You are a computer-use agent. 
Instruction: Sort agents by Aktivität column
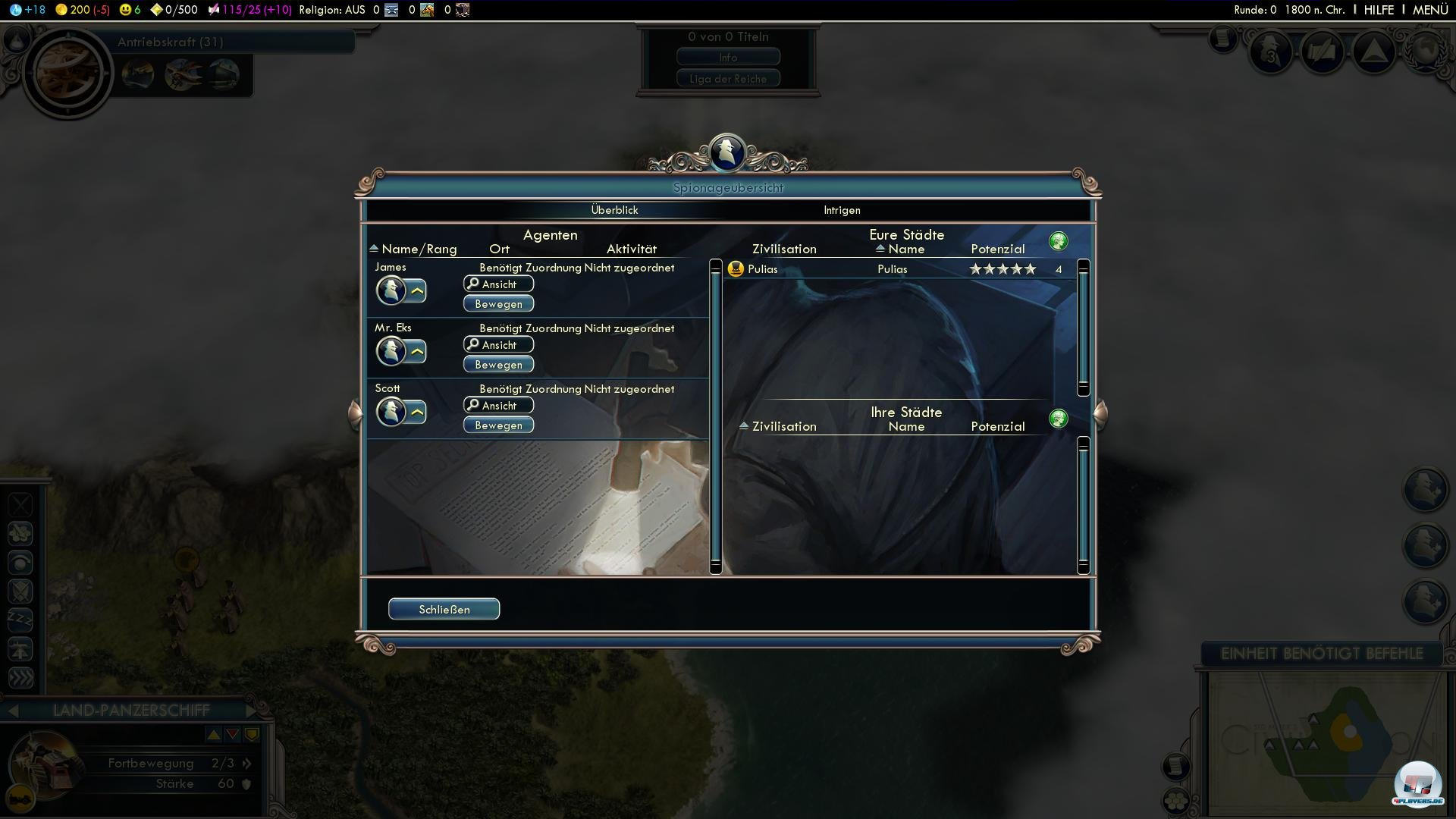(631, 249)
